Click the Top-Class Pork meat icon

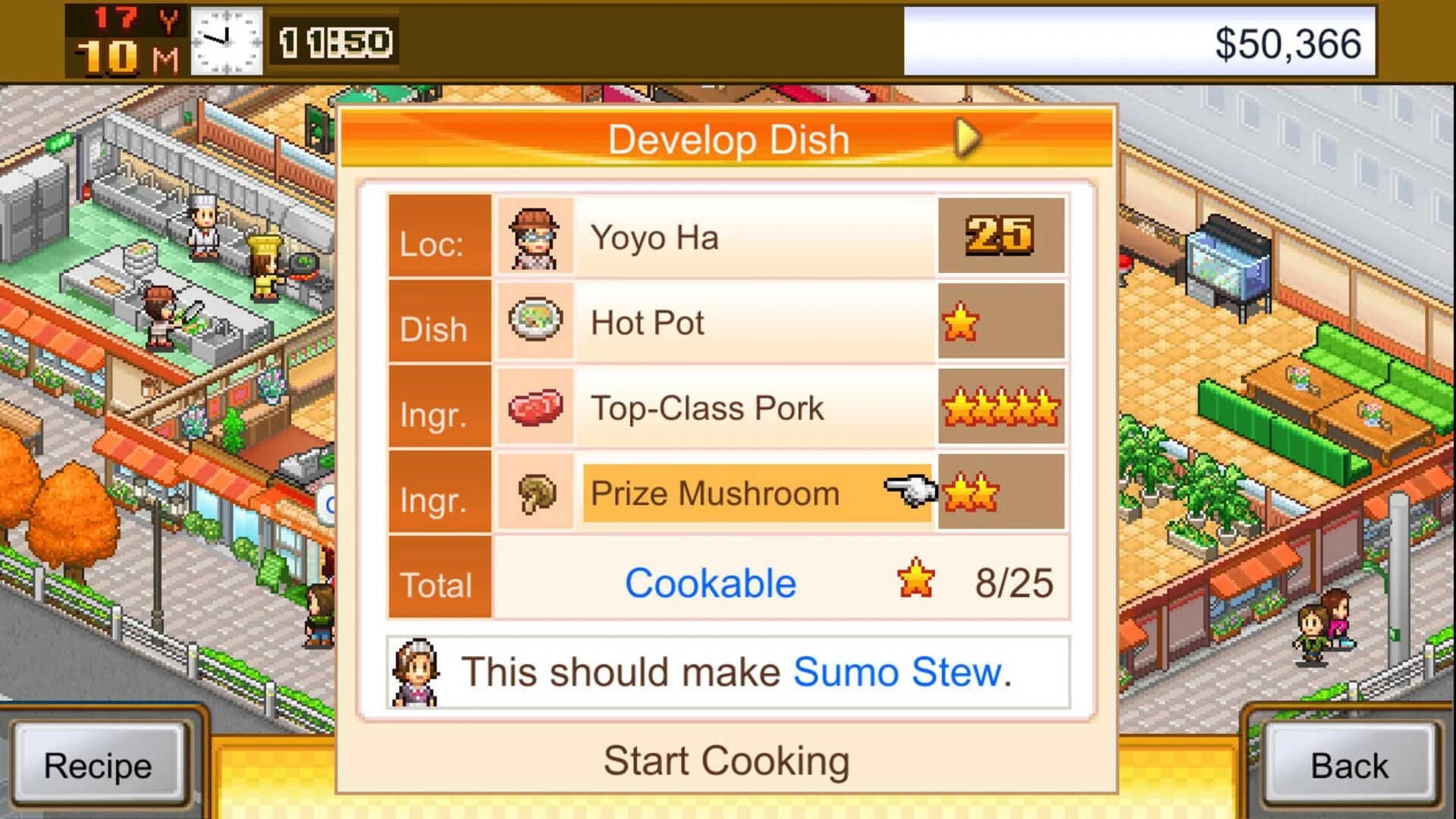pyautogui.click(x=535, y=407)
